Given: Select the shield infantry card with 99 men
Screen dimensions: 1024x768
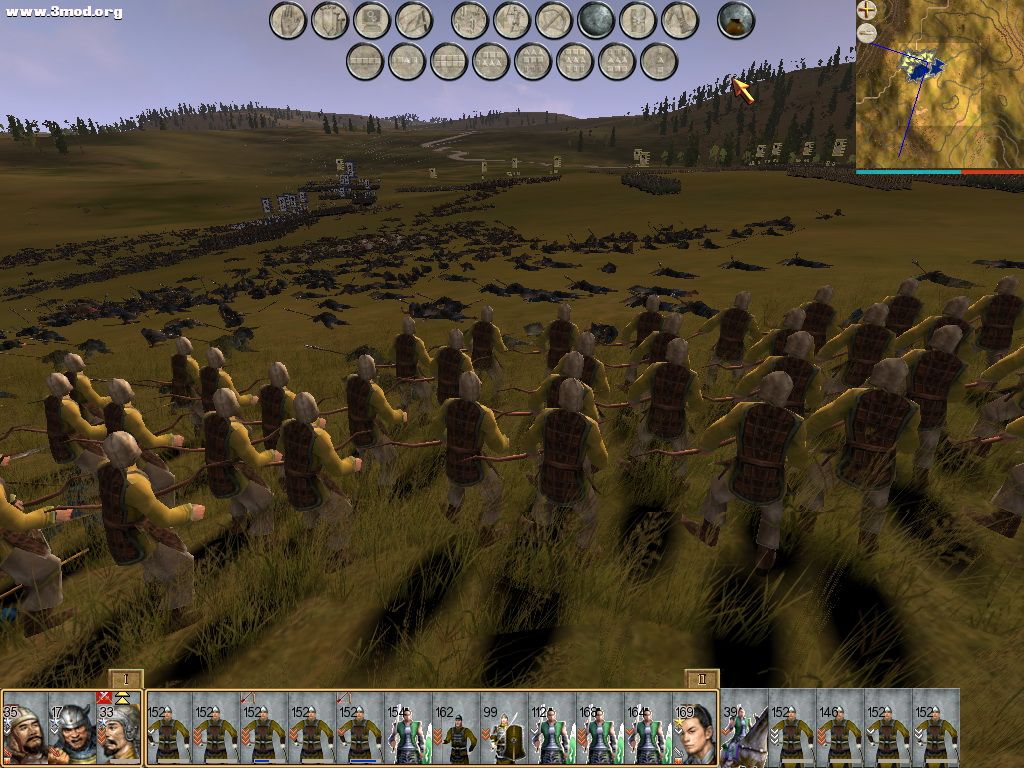Looking at the screenshot, I should 504,728.
